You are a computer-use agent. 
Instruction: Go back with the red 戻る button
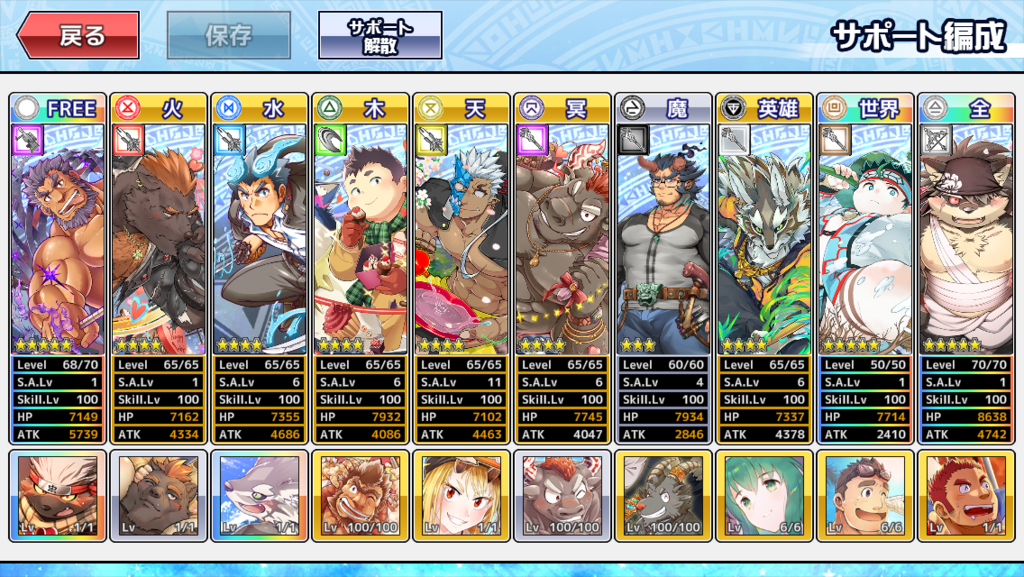tap(77, 36)
